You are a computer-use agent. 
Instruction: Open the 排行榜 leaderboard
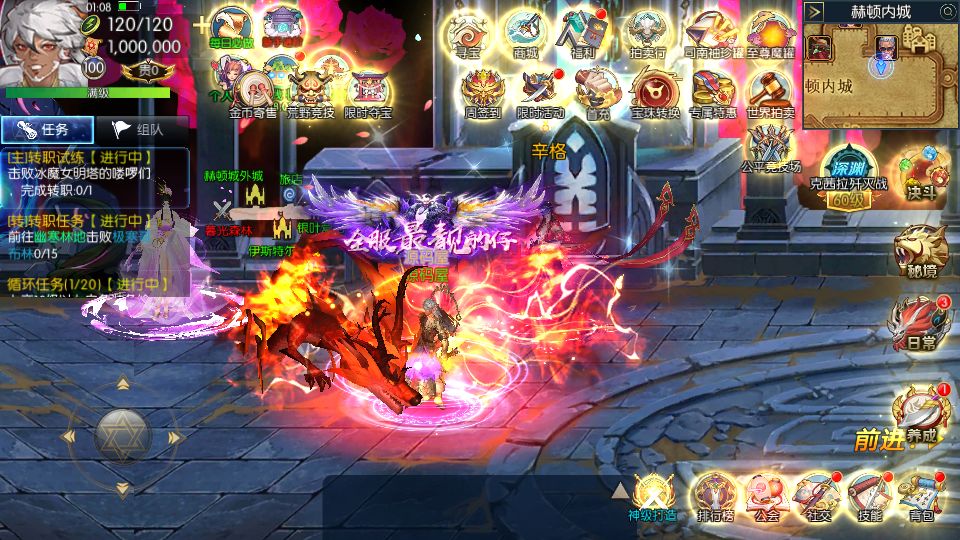pyautogui.click(x=715, y=495)
